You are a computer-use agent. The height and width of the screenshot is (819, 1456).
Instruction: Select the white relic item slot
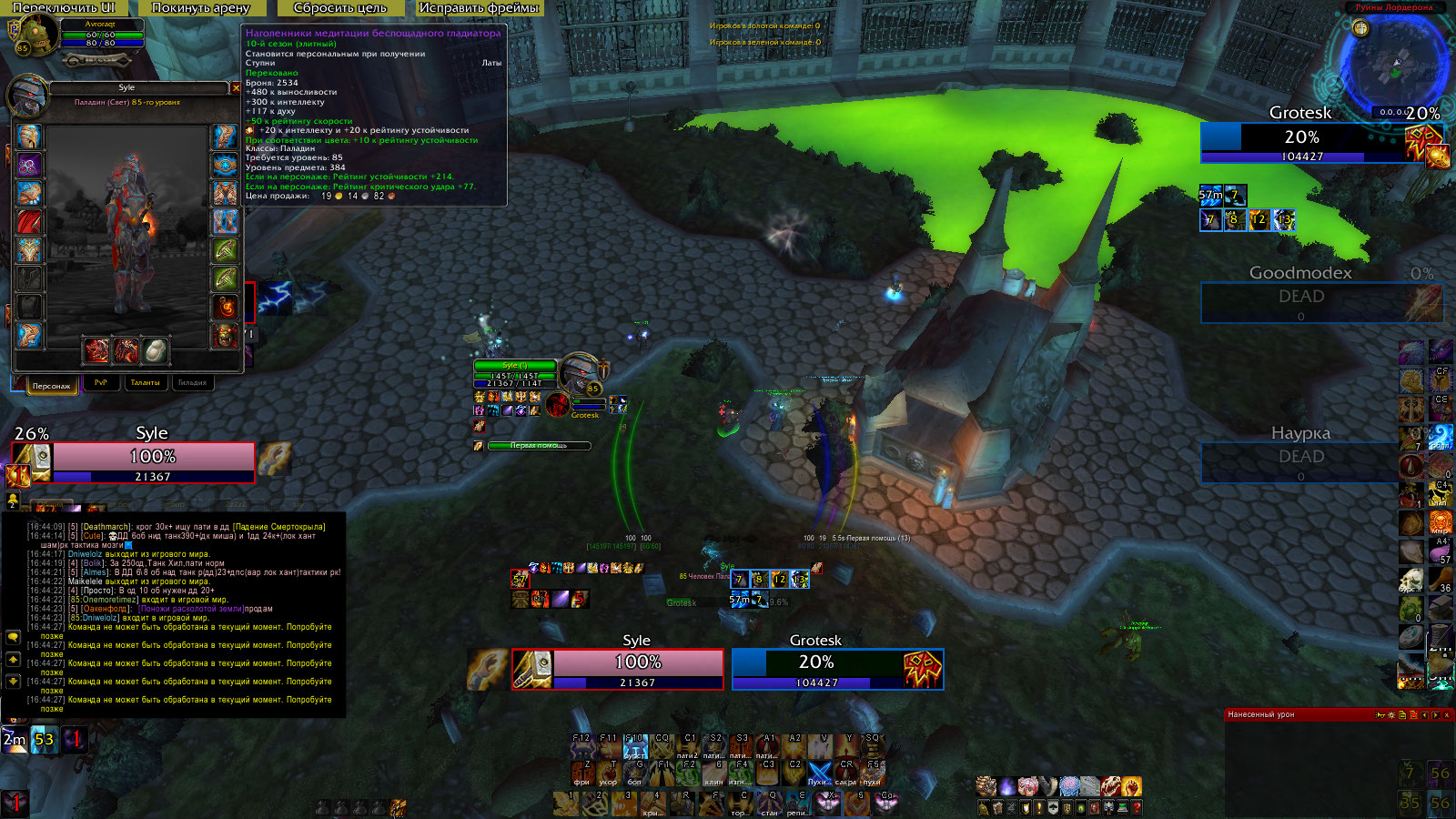point(156,350)
